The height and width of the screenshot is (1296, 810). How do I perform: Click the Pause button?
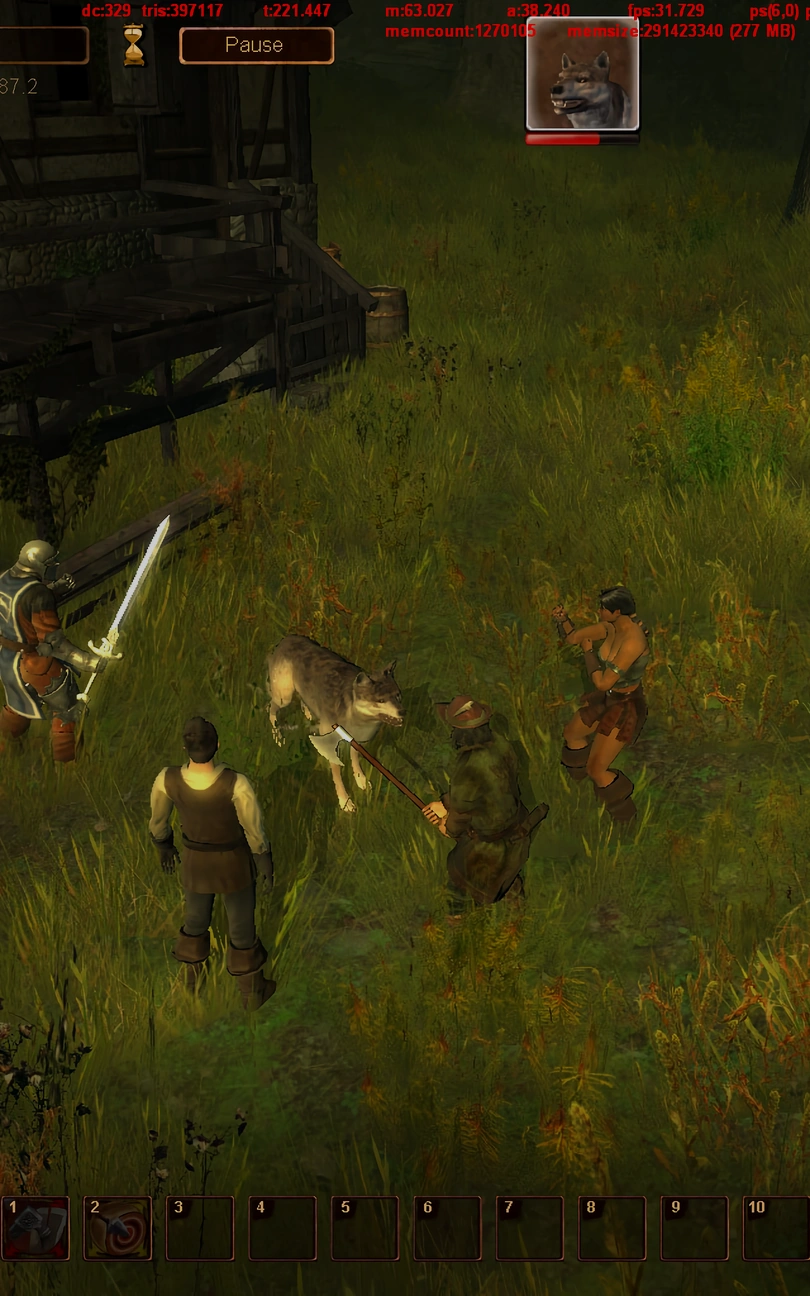(255, 45)
